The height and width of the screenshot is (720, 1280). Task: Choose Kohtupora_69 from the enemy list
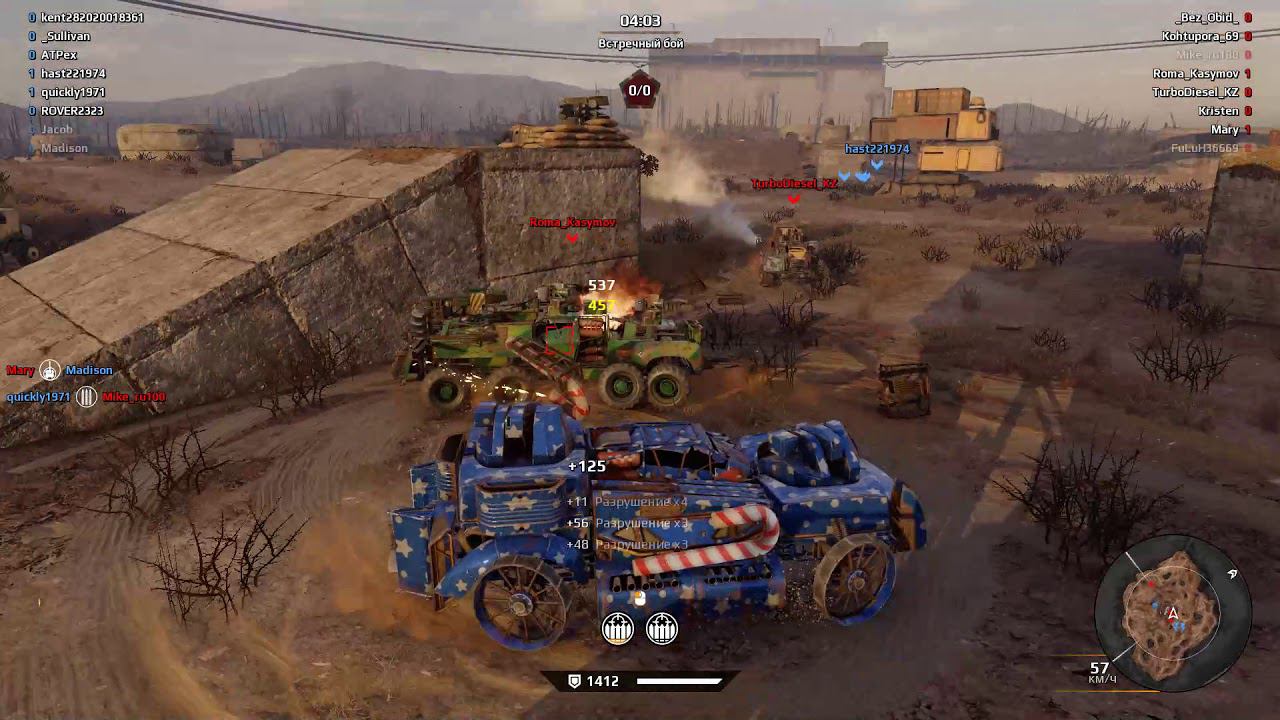click(1200, 36)
